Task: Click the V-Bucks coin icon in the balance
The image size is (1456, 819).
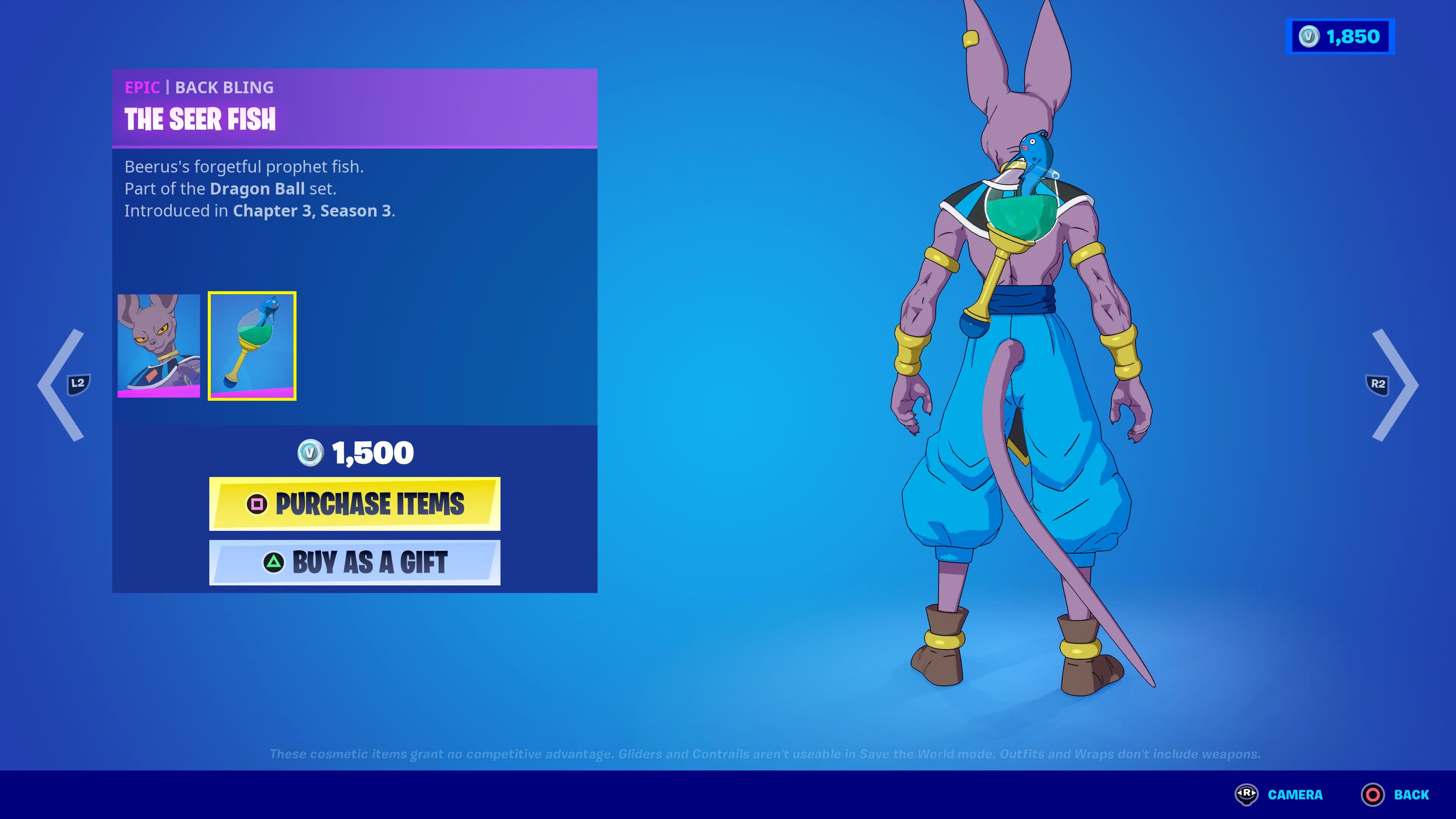Action: (x=1309, y=37)
